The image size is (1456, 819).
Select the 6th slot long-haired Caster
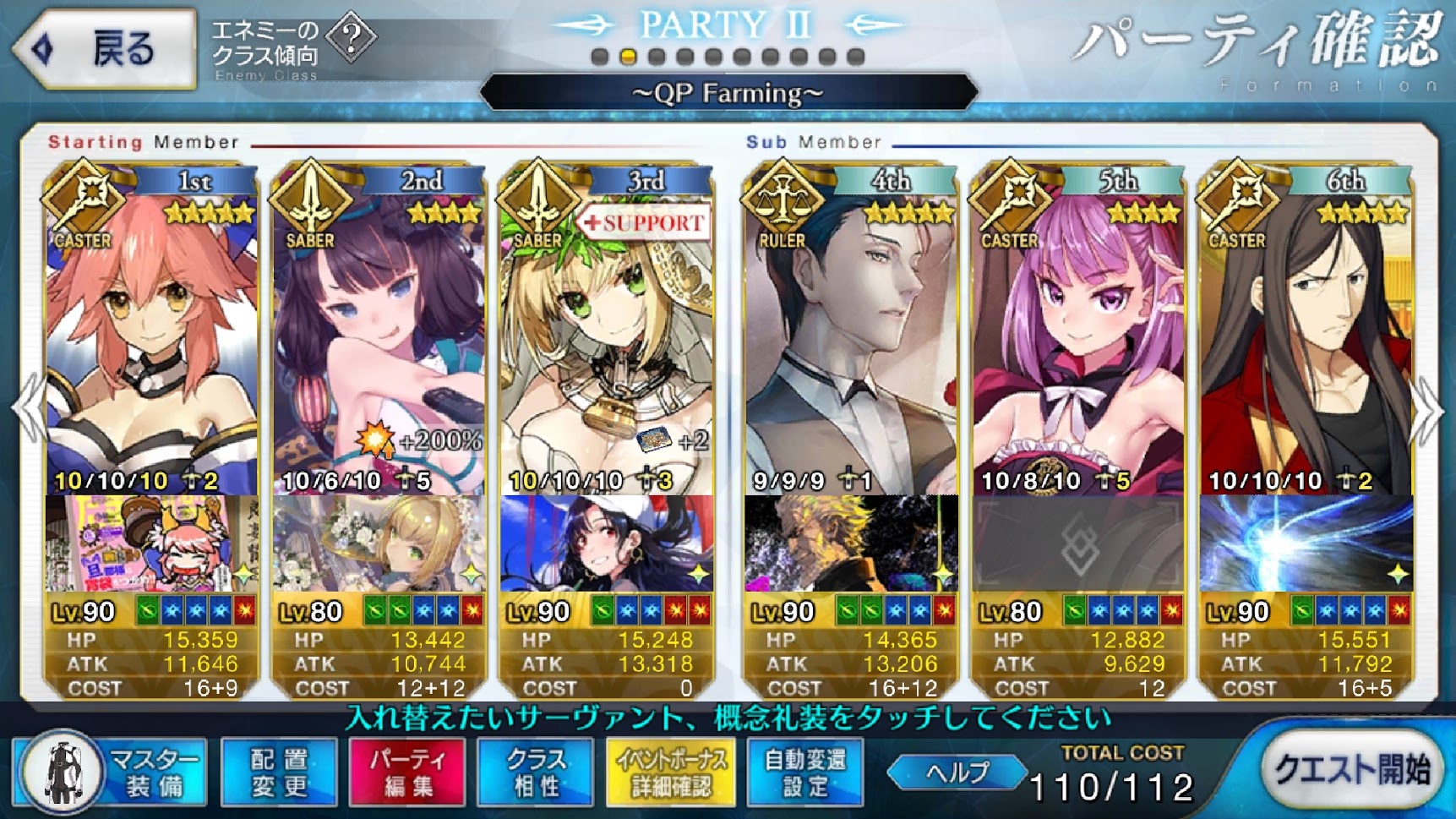point(1306,338)
